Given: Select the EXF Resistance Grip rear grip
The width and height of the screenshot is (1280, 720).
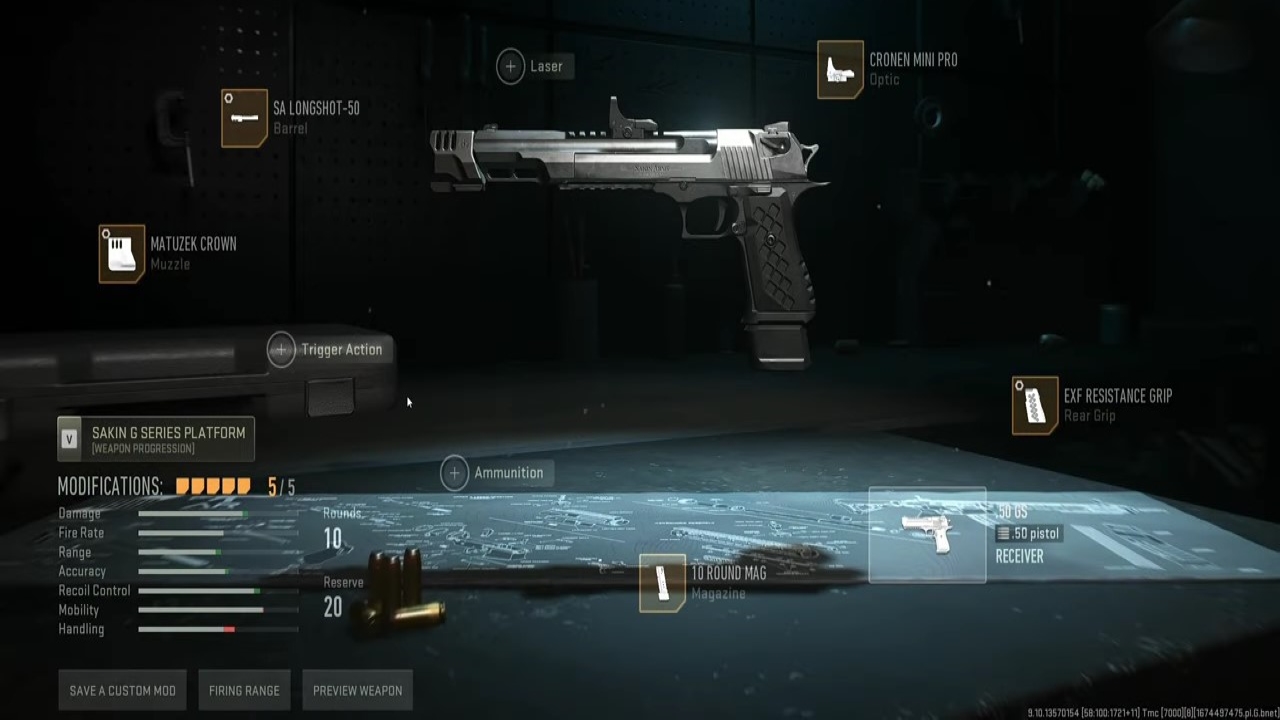Looking at the screenshot, I should [x=1035, y=406].
